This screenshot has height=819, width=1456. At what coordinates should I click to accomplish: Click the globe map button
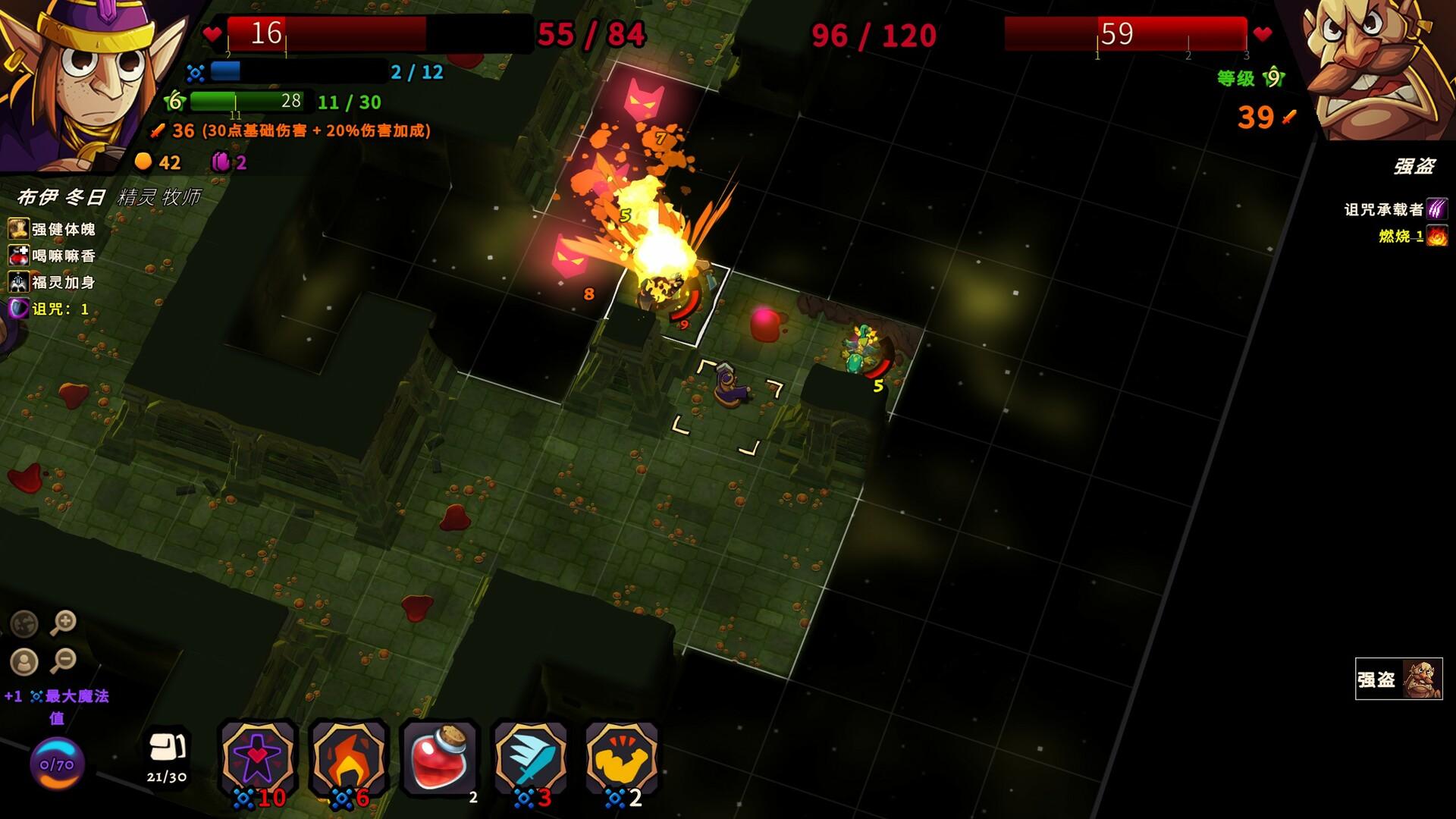[24, 623]
